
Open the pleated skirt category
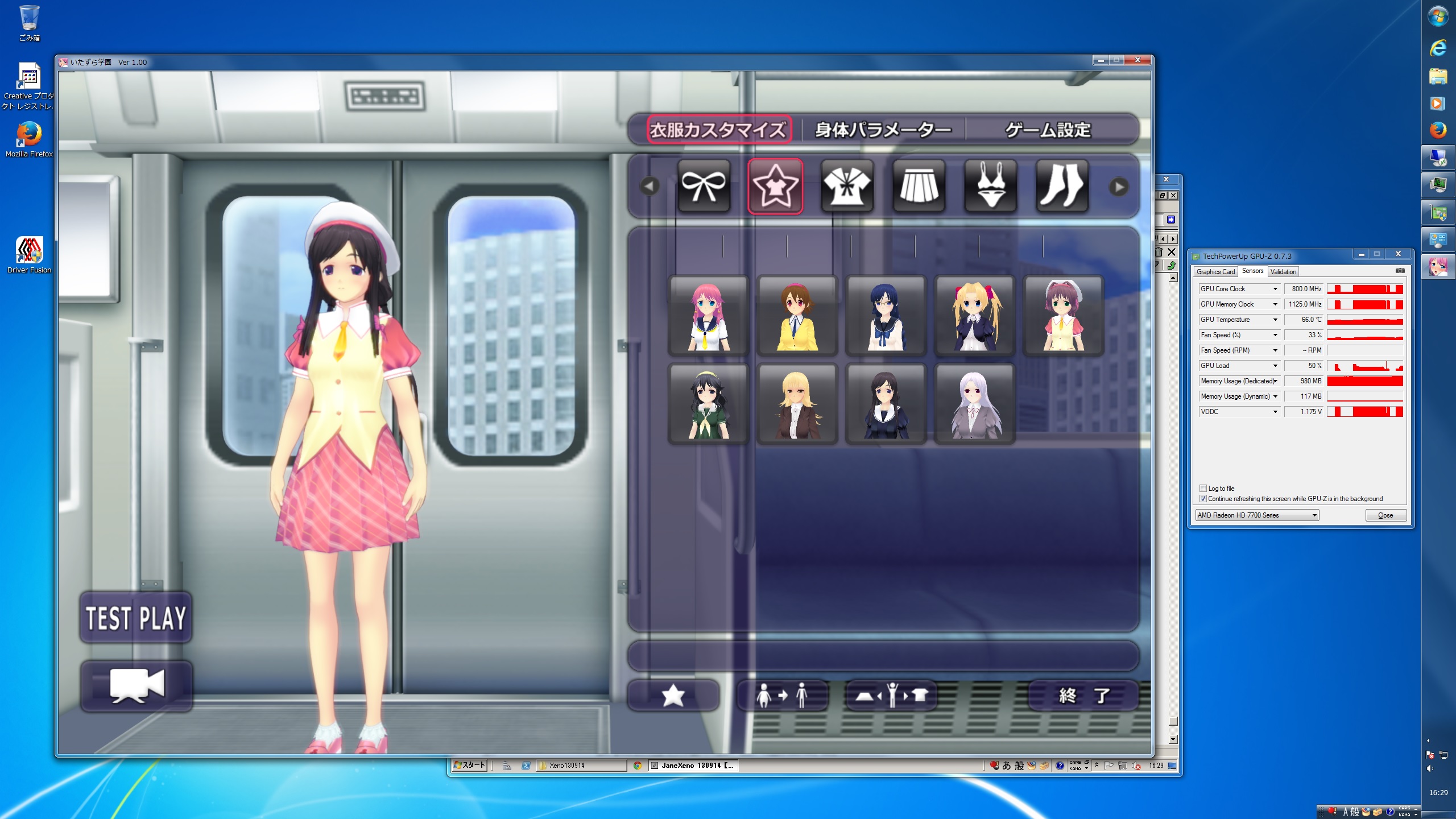click(x=919, y=186)
